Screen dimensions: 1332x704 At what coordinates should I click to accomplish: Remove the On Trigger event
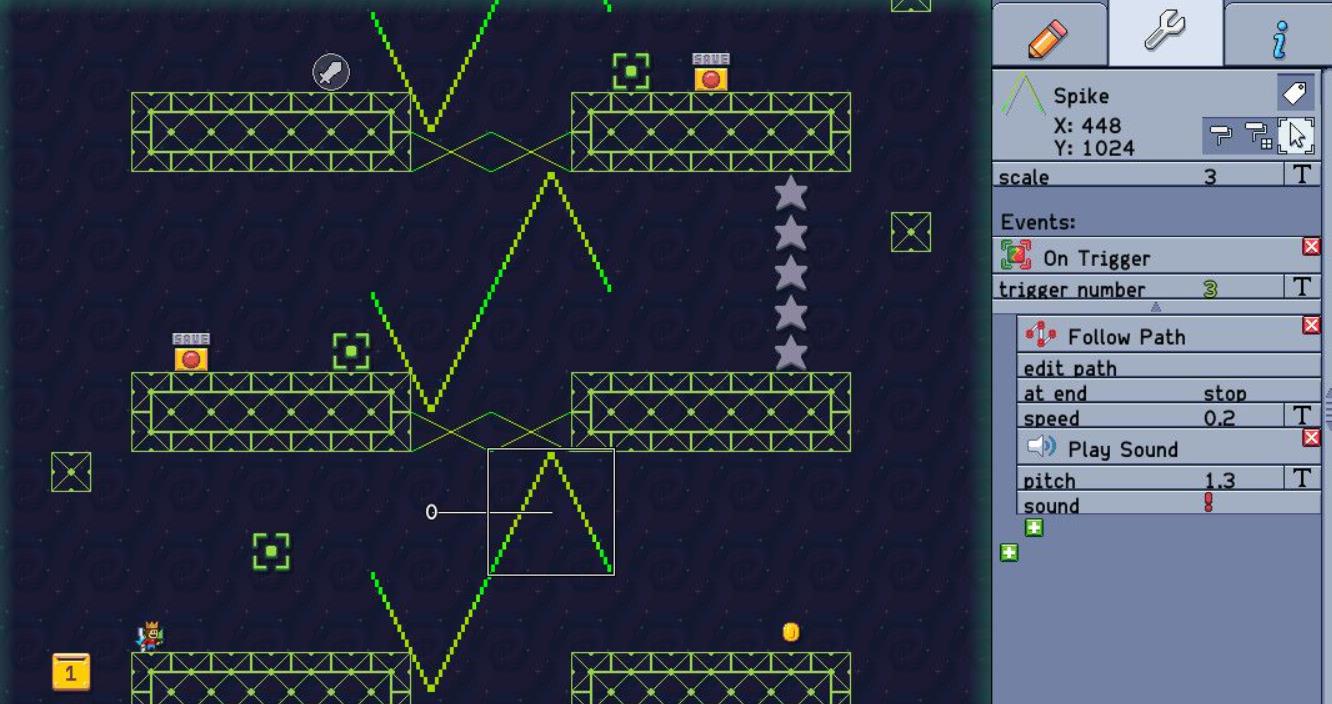1311,246
